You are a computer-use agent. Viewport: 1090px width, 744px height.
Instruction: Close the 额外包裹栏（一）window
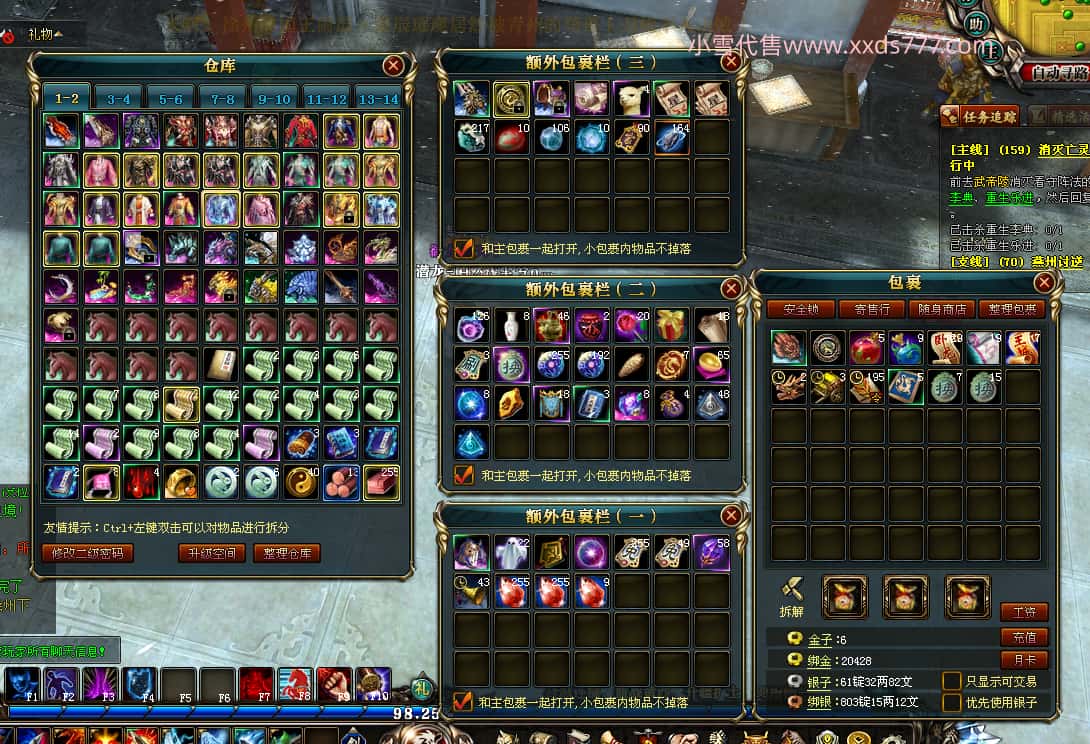pyautogui.click(x=731, y=516)
